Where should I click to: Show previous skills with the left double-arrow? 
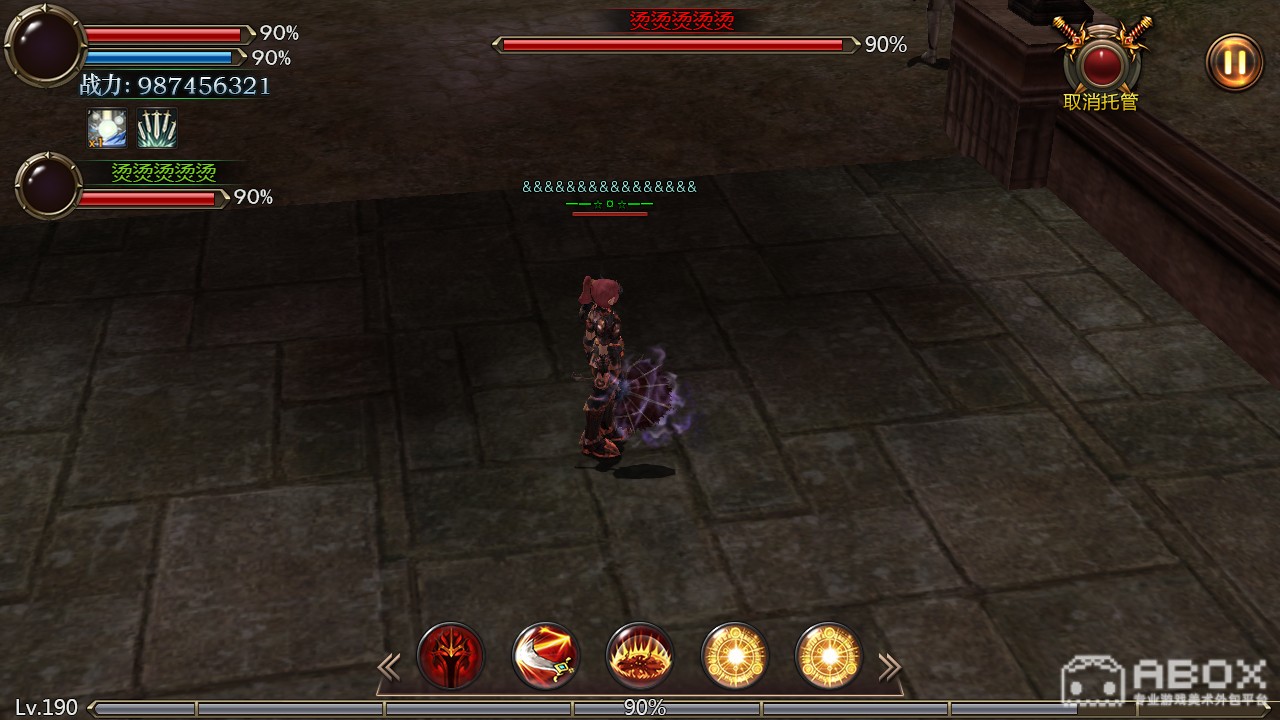click(x=388, y=666)
